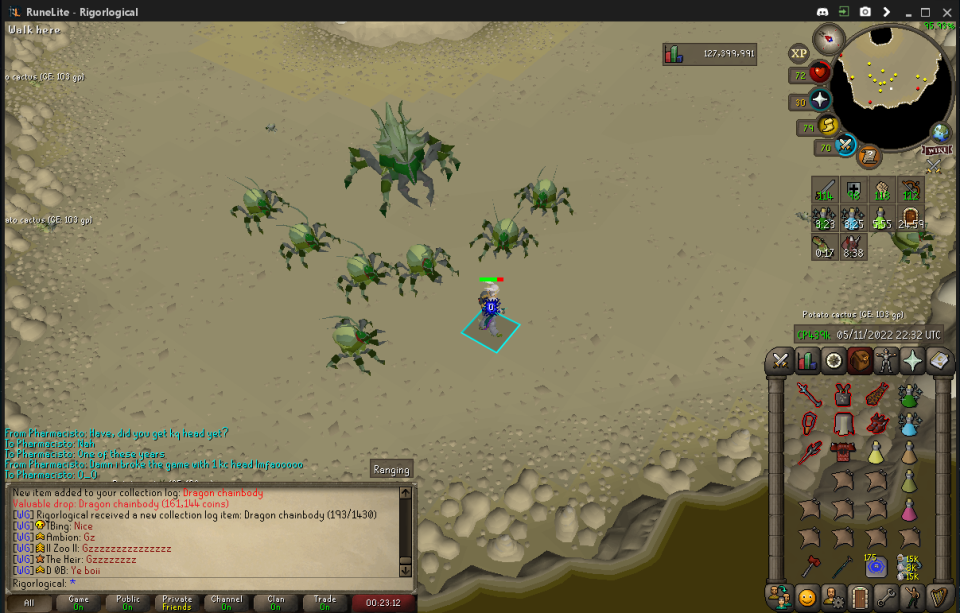Click the Wiki lookup banner
The image size is (960, 613).
tap(936, 151)
